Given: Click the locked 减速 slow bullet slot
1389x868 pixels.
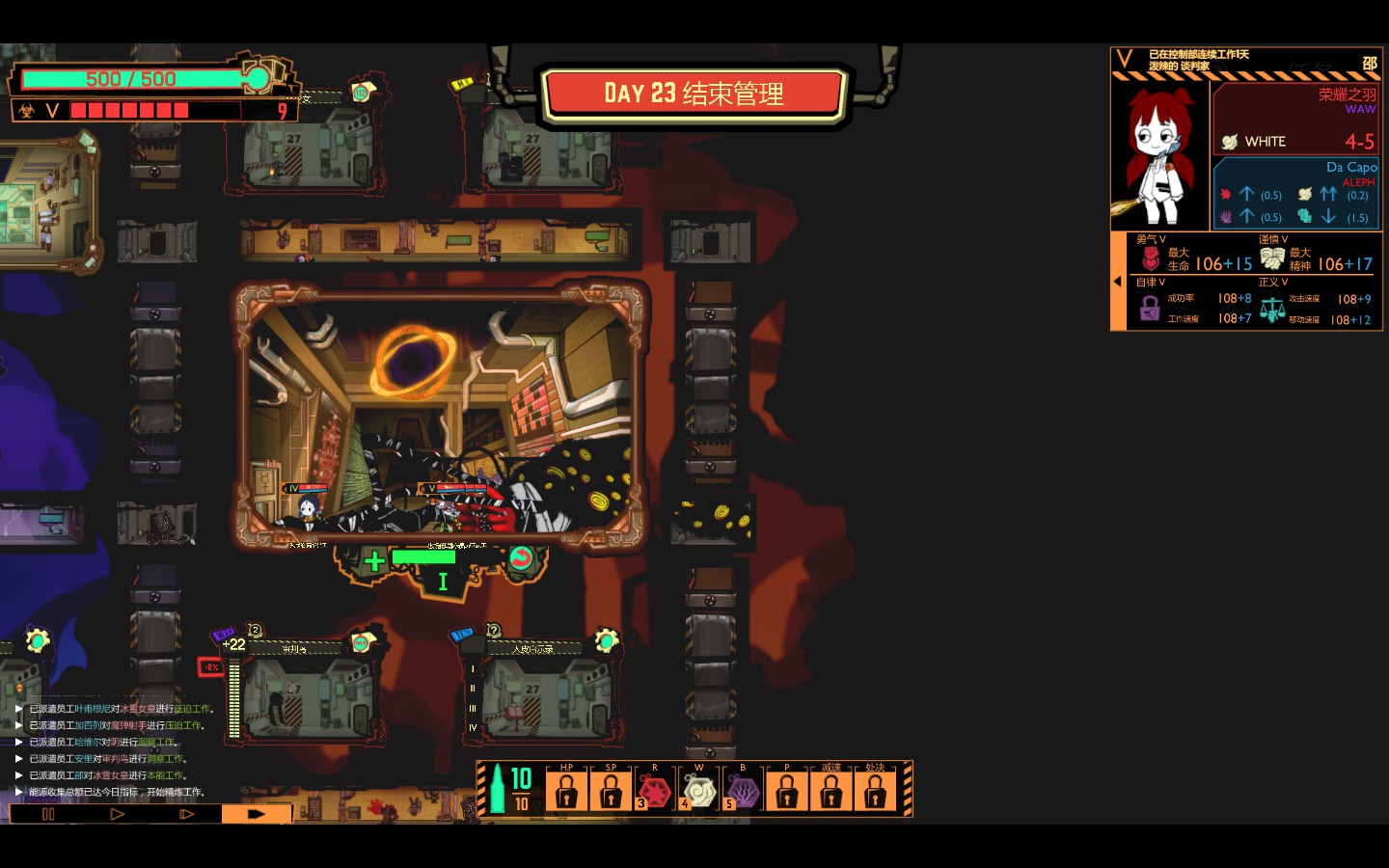Looking at the screenshot, I should [831, 792].
